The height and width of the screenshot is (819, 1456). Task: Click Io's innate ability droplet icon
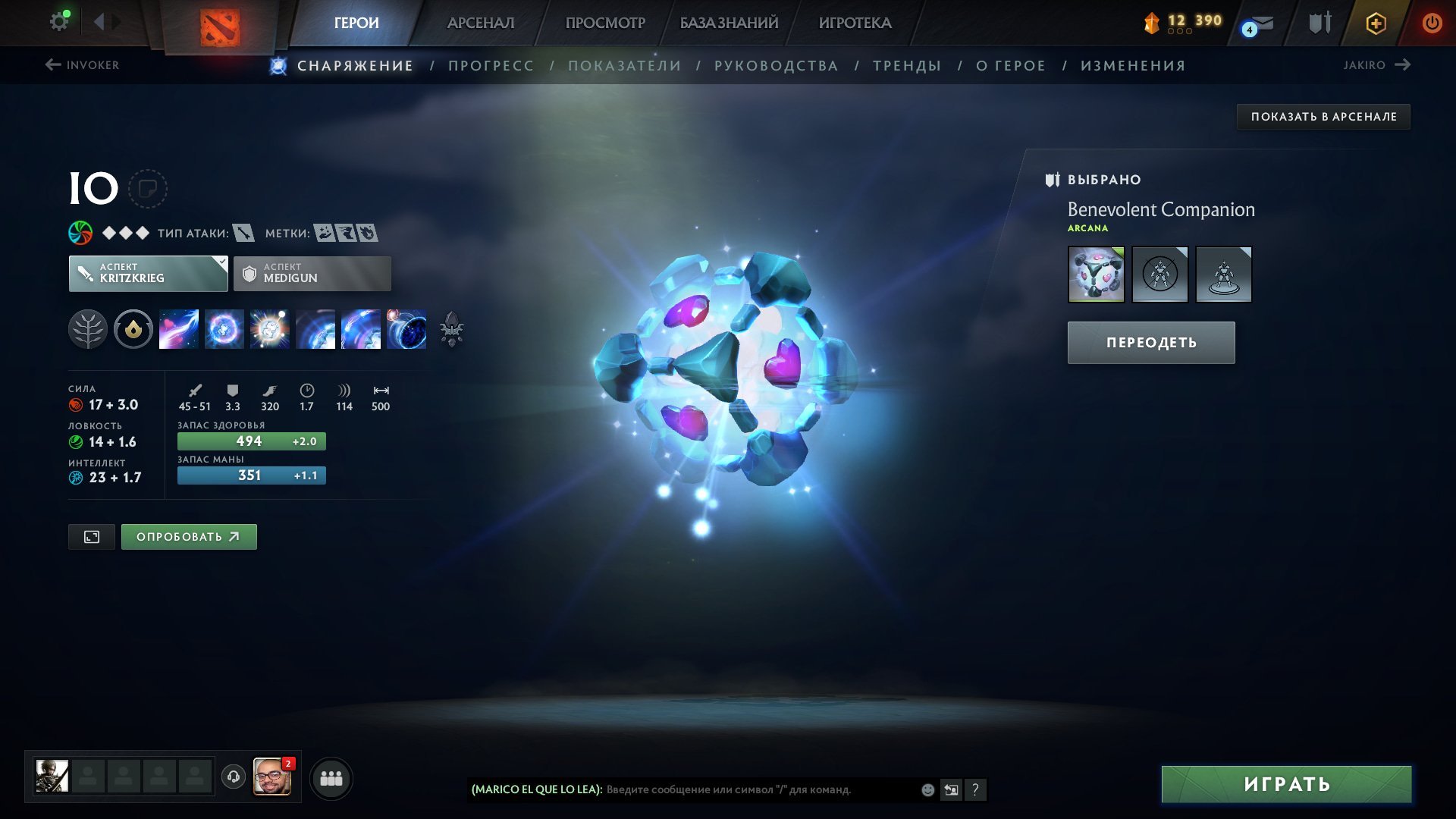pyautogui.click(x=133, y=329)
